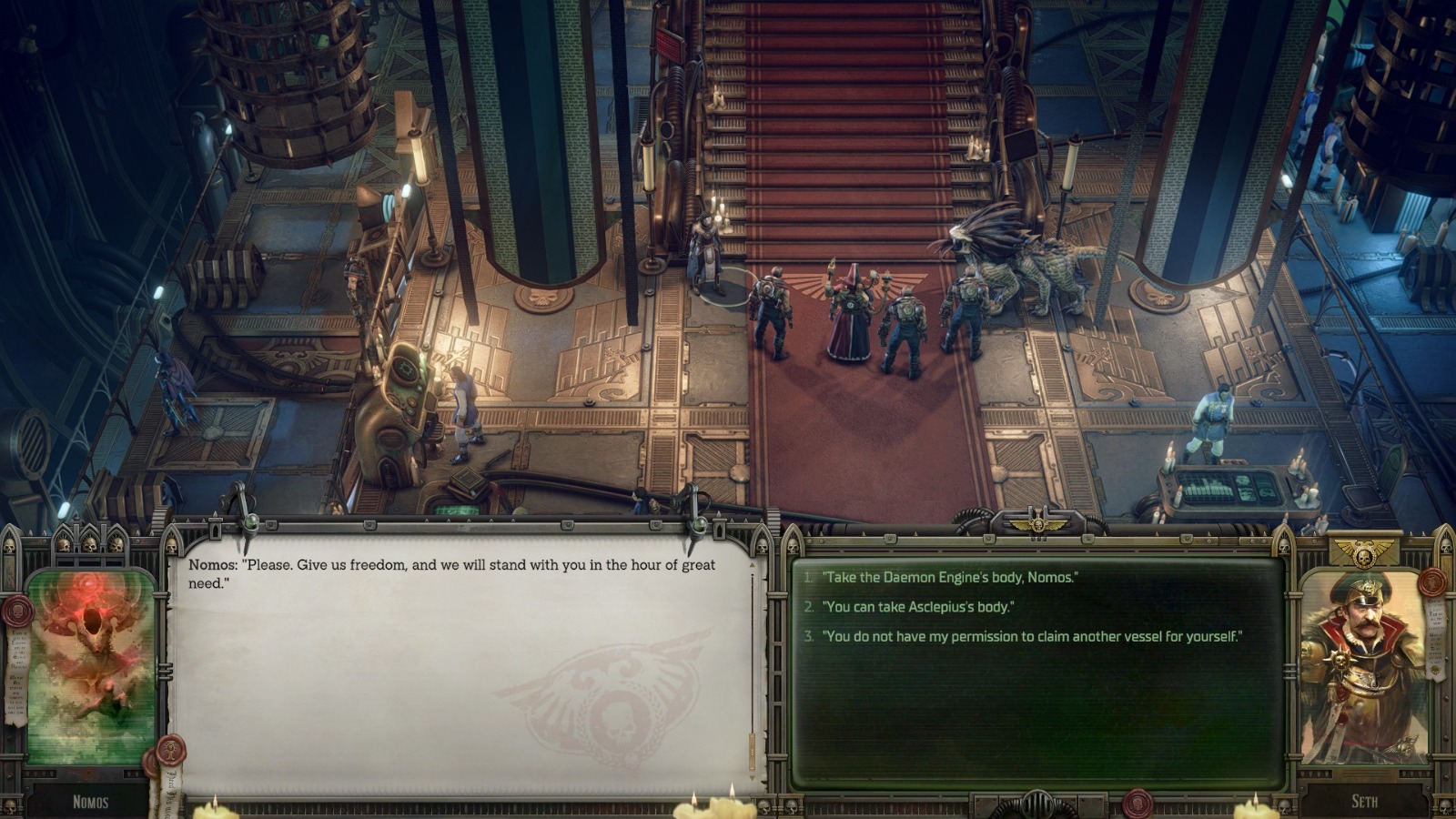Click the scroll banner beside Seth's portrait
Image resolution: width=1456 pixels, height=819 pixels.
coord(1434,638)
